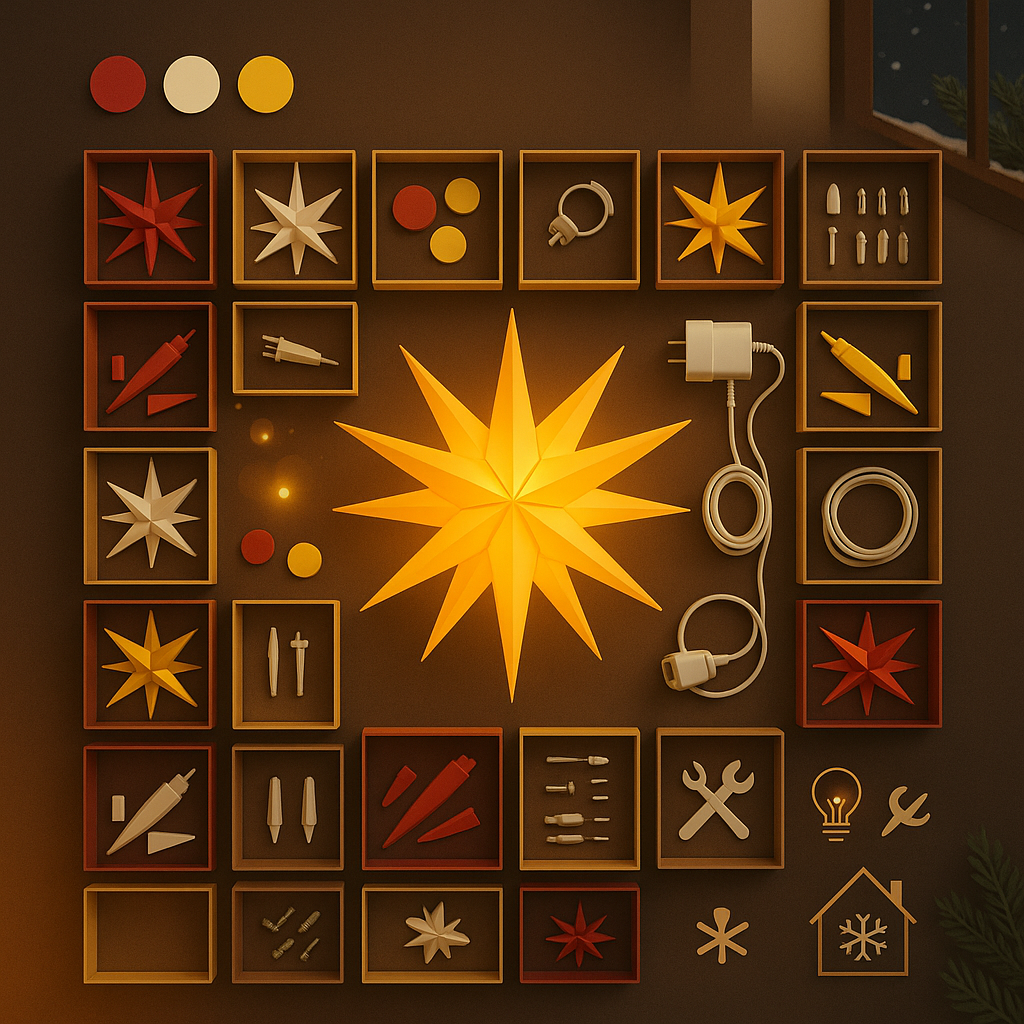The height and width of the screenshot is (1024, 1024).
Task: Pick the yellow cone pieces slot
Action: [868, 367]
